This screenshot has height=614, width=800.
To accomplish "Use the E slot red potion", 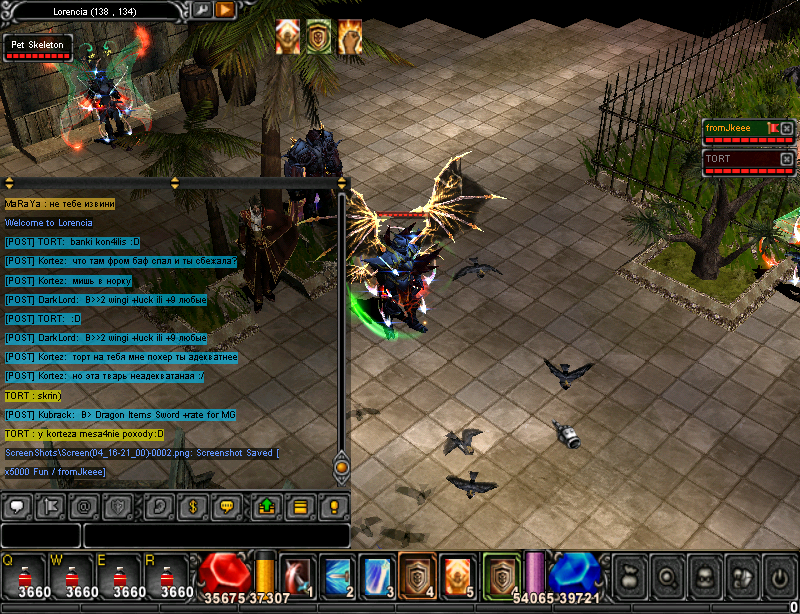I will point(123,575).
